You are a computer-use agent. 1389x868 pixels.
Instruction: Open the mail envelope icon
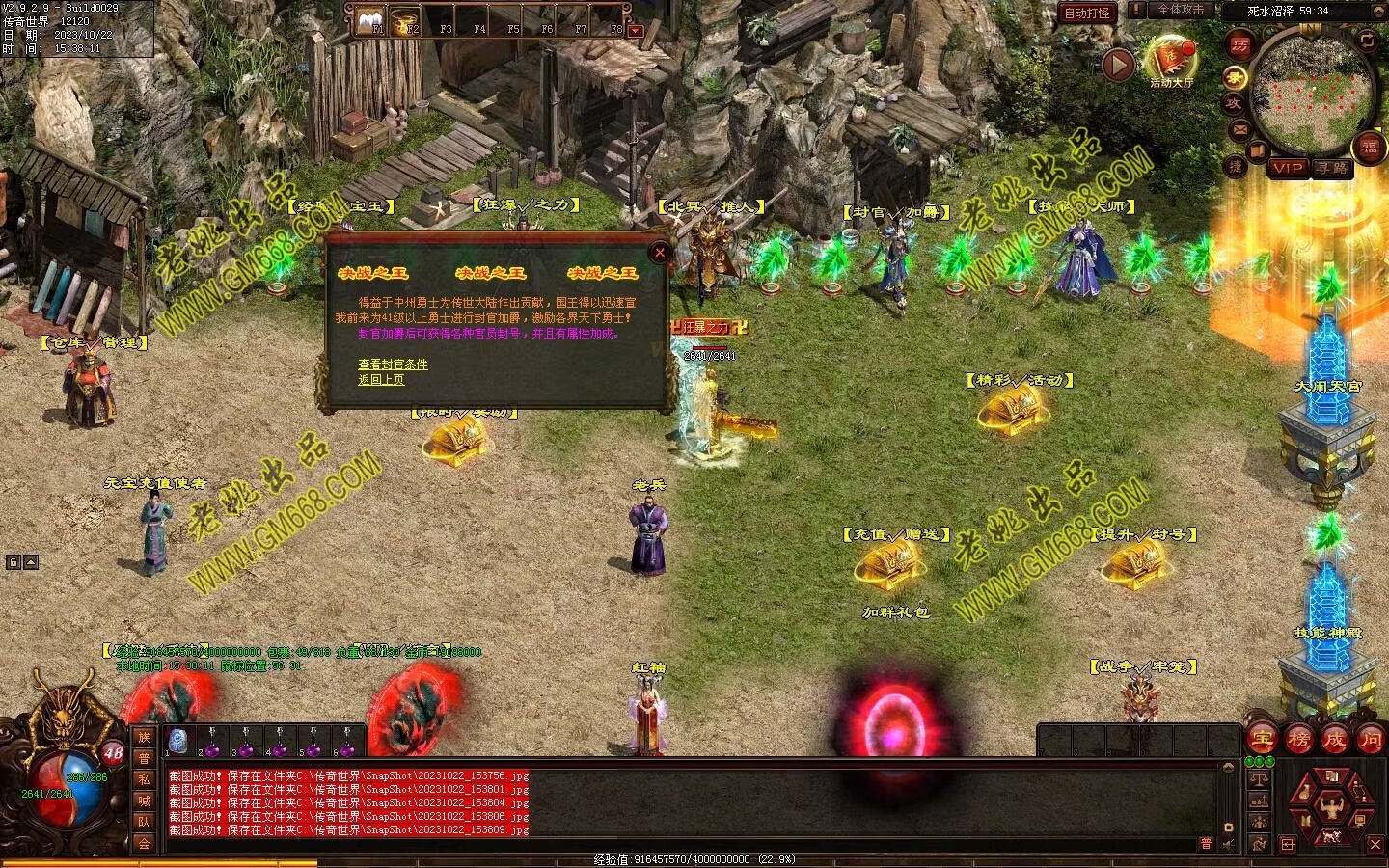tap(1239, 128)
